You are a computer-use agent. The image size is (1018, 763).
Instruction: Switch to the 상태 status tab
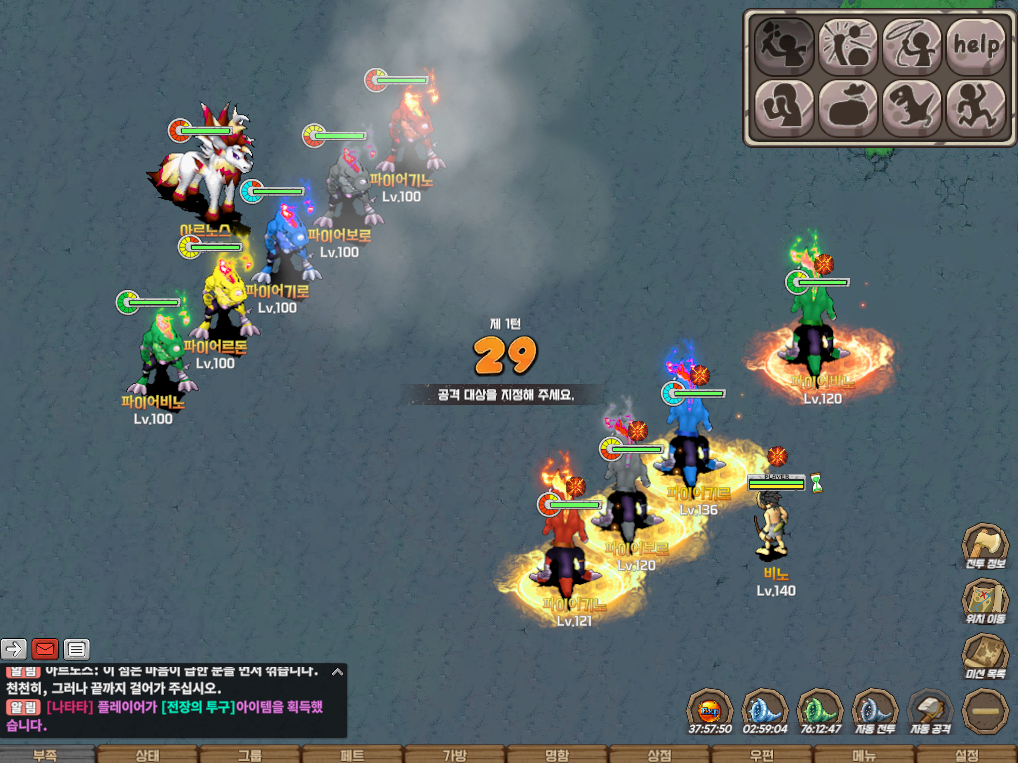[147, 755]
